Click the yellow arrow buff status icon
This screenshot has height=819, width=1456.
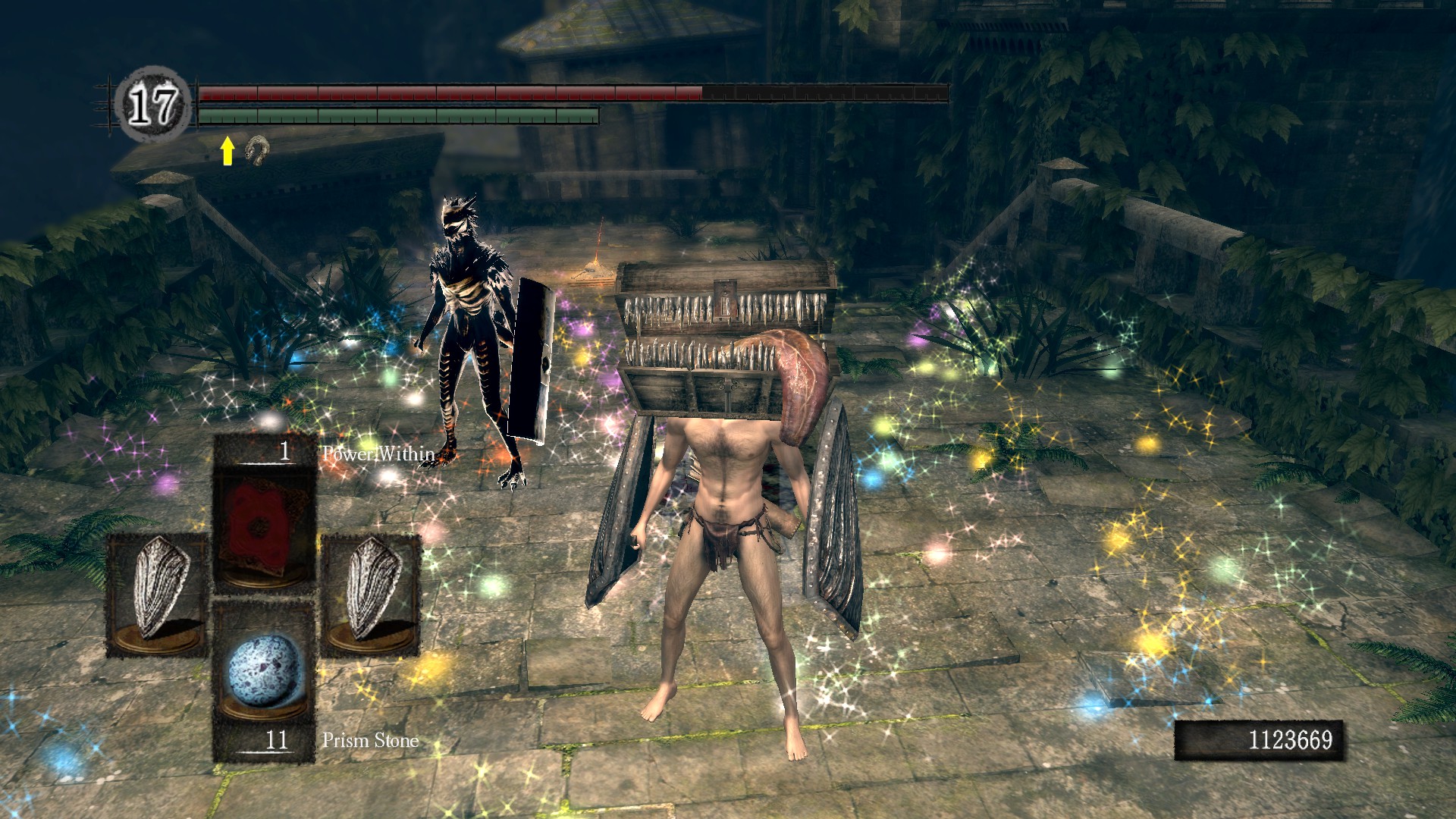pyautogui.click(x=227, y=151)
